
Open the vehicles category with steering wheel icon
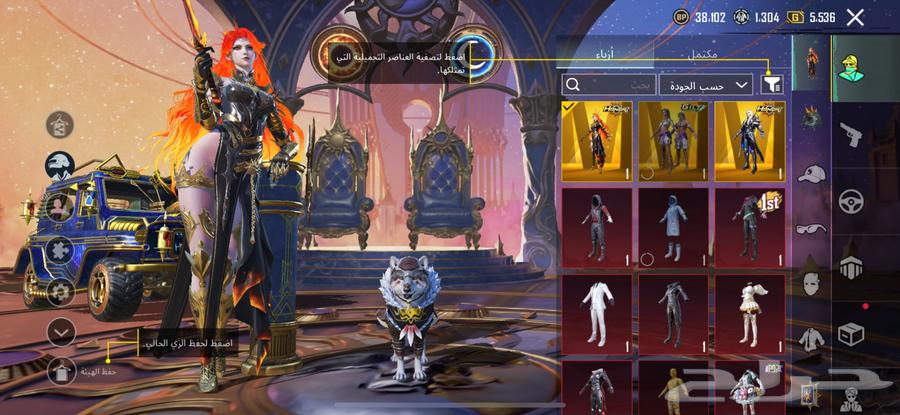click(851, 200)
